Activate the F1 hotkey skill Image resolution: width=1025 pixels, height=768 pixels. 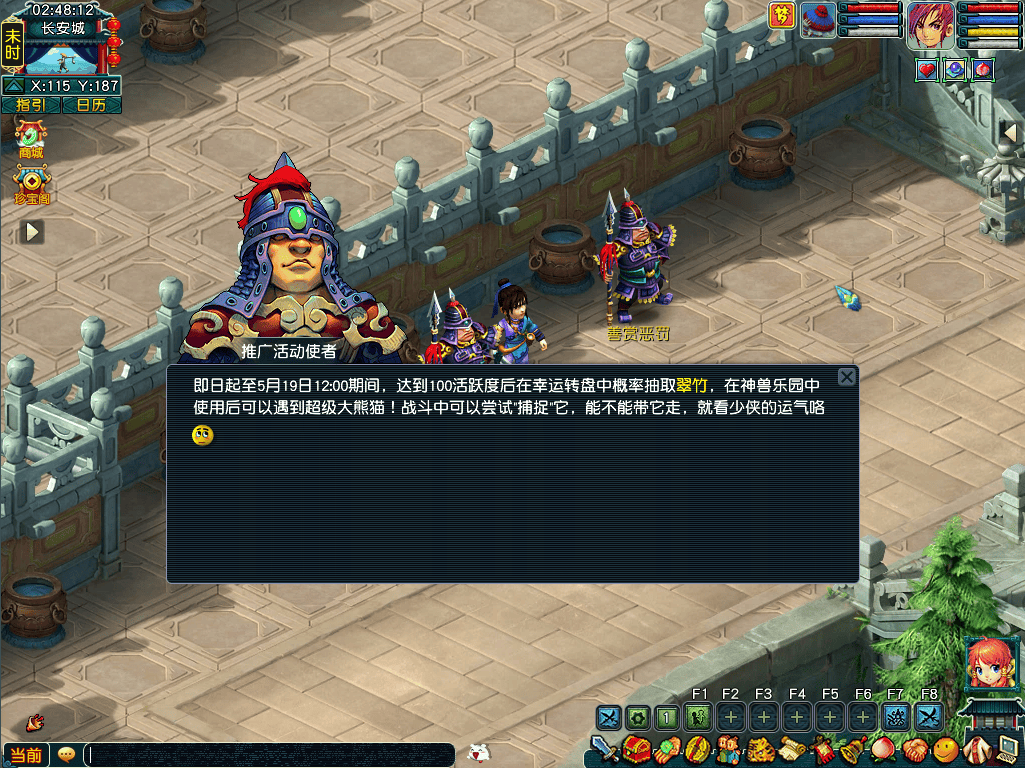coord(699,717)
